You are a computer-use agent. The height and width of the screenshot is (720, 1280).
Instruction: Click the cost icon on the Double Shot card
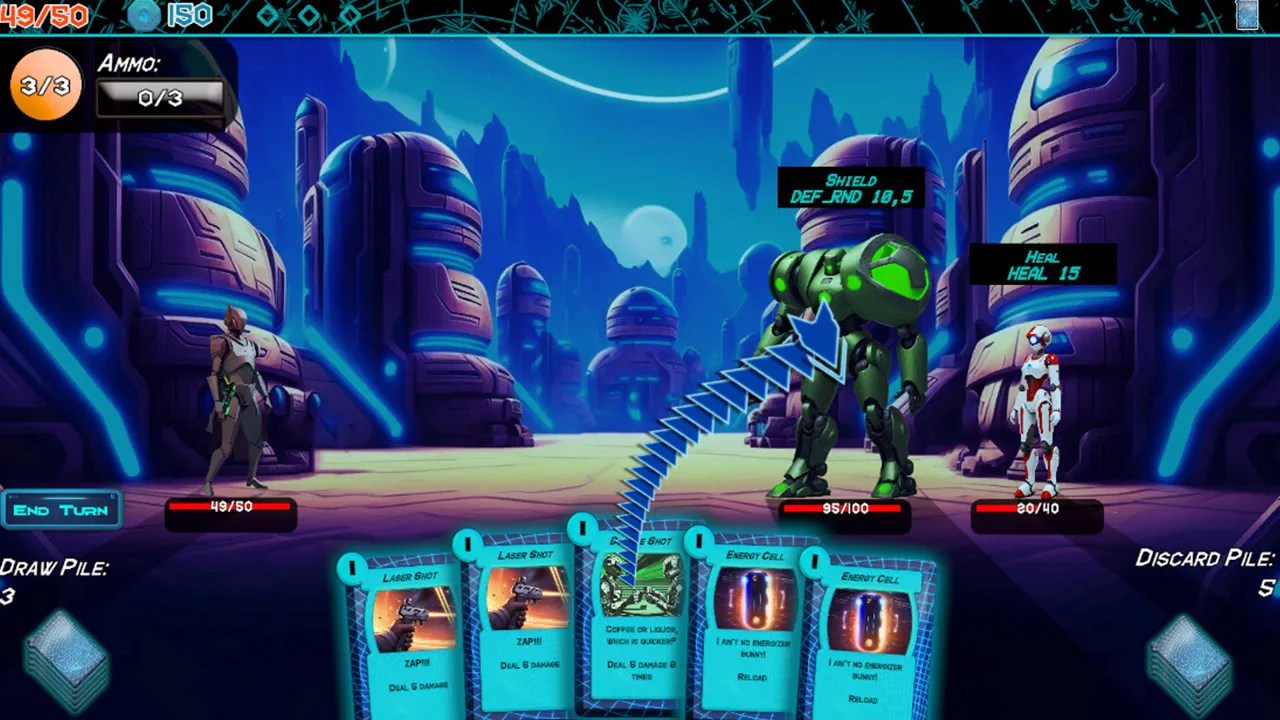[x=585, y=528]
